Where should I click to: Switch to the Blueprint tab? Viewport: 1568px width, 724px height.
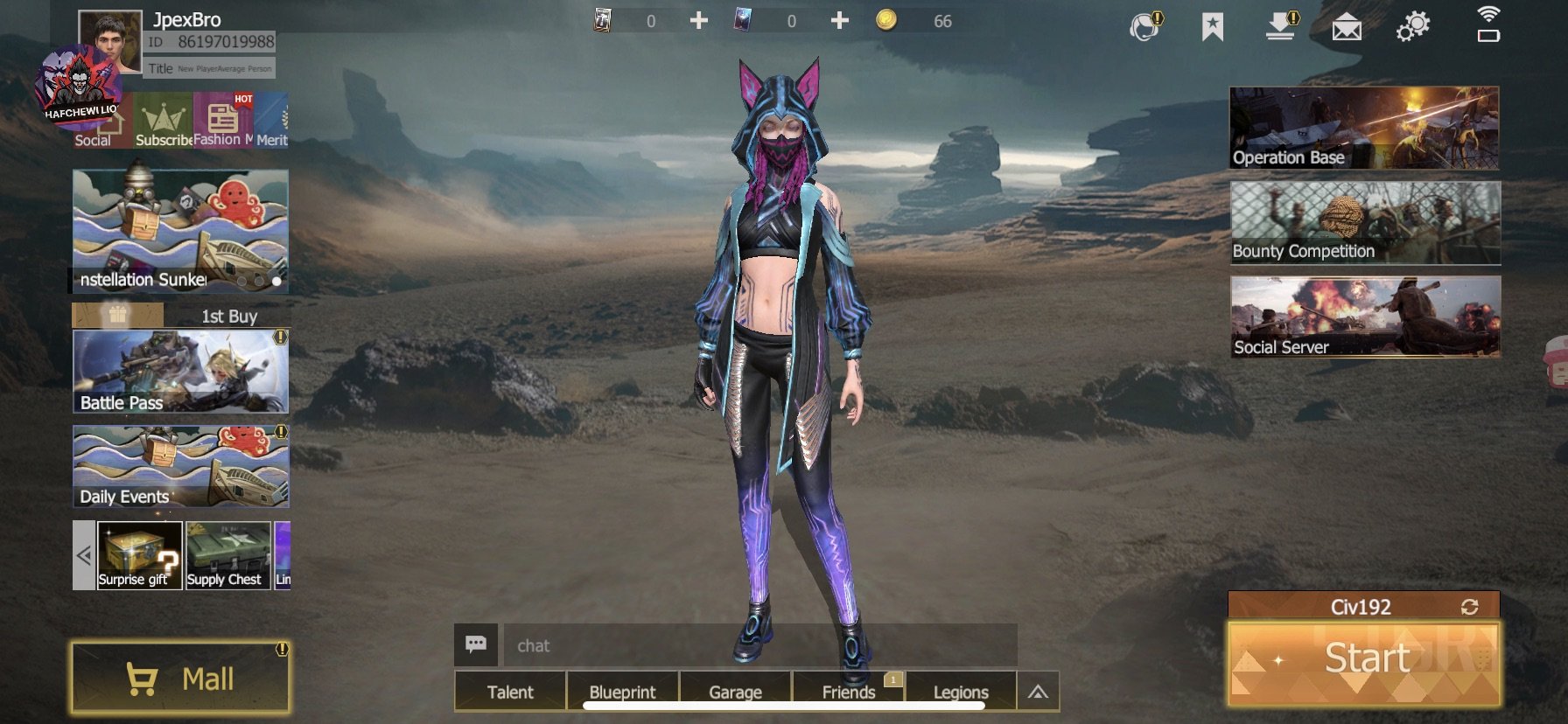622,692
